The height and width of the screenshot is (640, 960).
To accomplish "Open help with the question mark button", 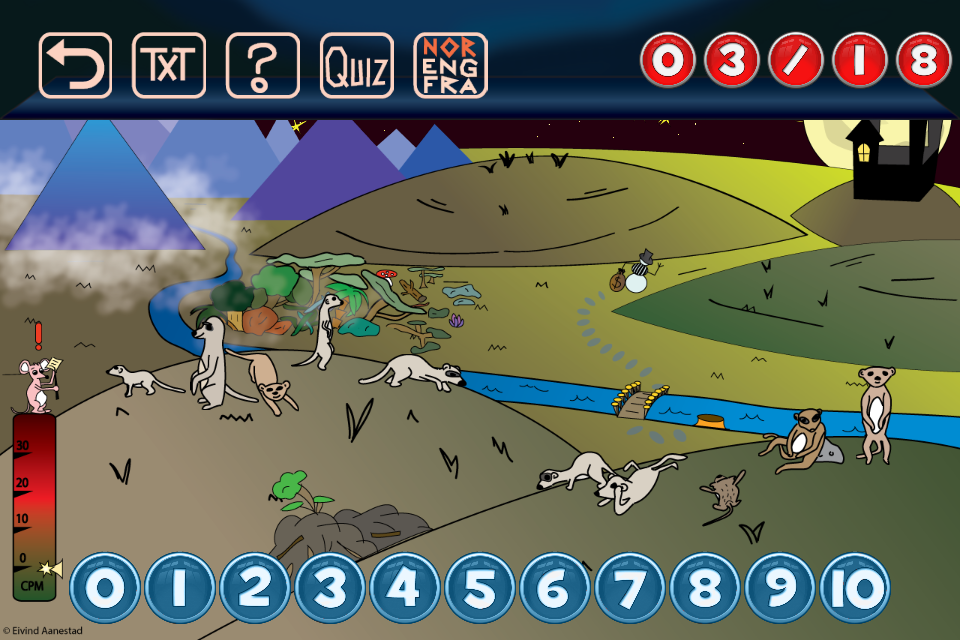I will click(263, 66).
